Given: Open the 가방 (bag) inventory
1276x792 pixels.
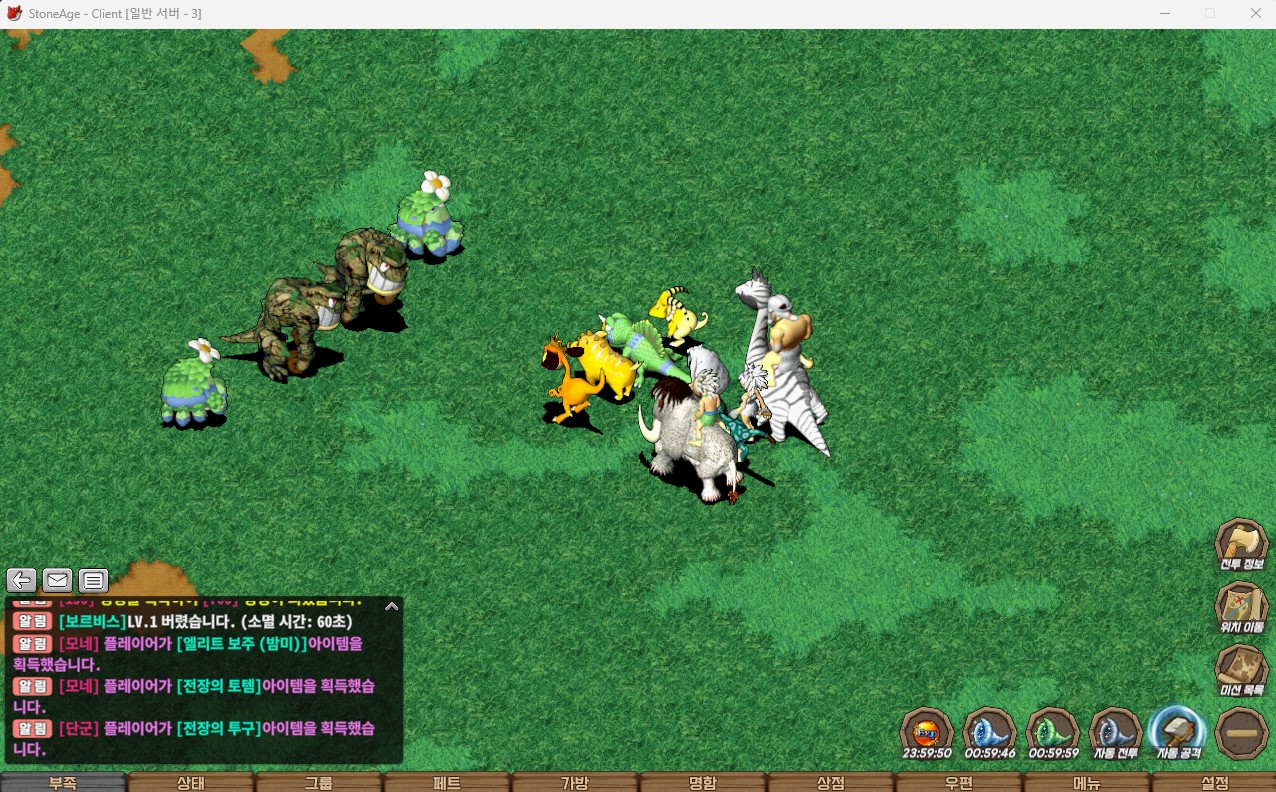Looking at the screenshot, I should coord(575,782).
